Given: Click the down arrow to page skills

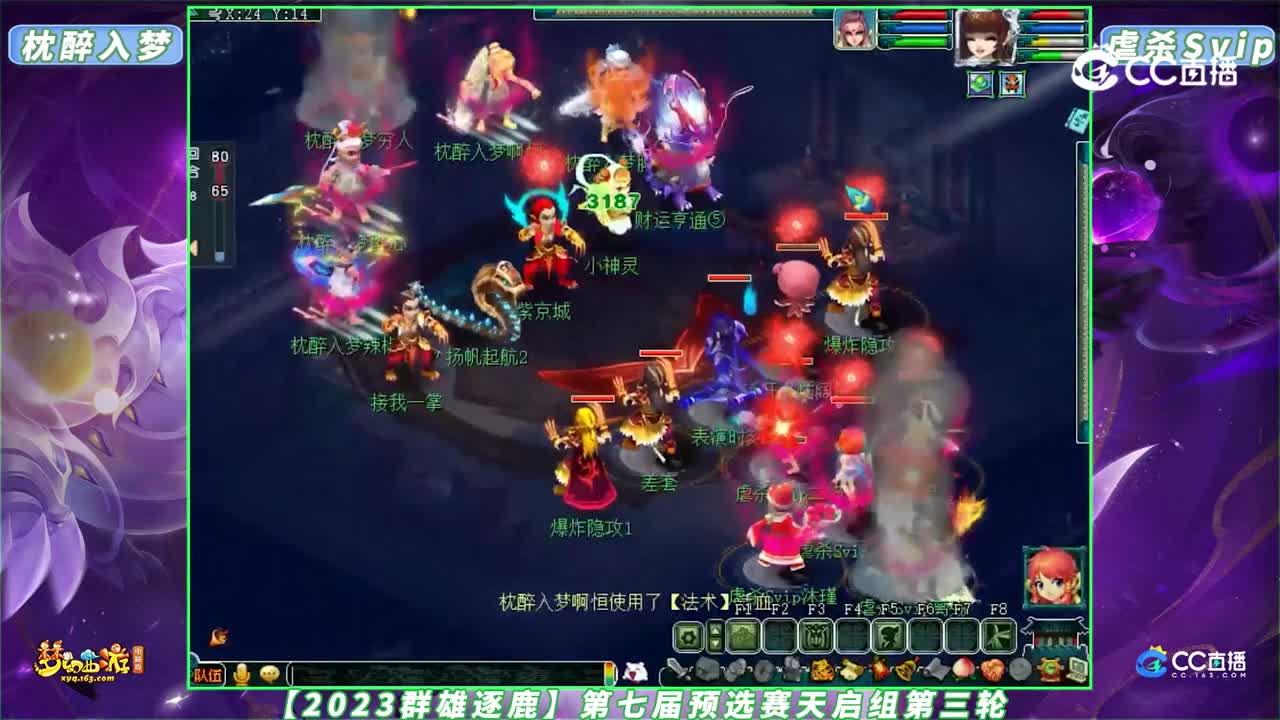Looking at the screenshot, I should [716, 644].
